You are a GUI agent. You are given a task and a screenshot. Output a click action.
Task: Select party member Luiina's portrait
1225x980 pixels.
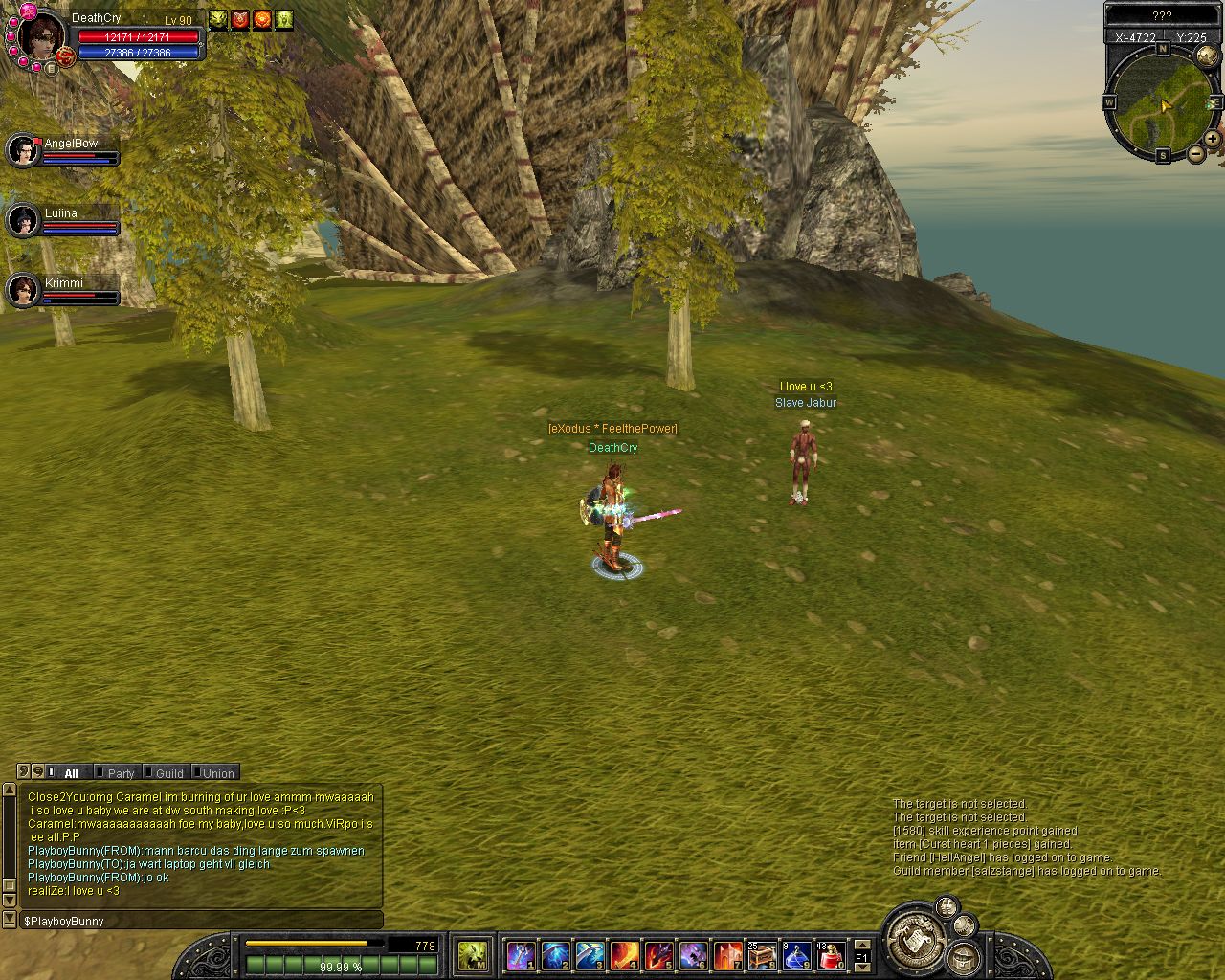(22, 220)
